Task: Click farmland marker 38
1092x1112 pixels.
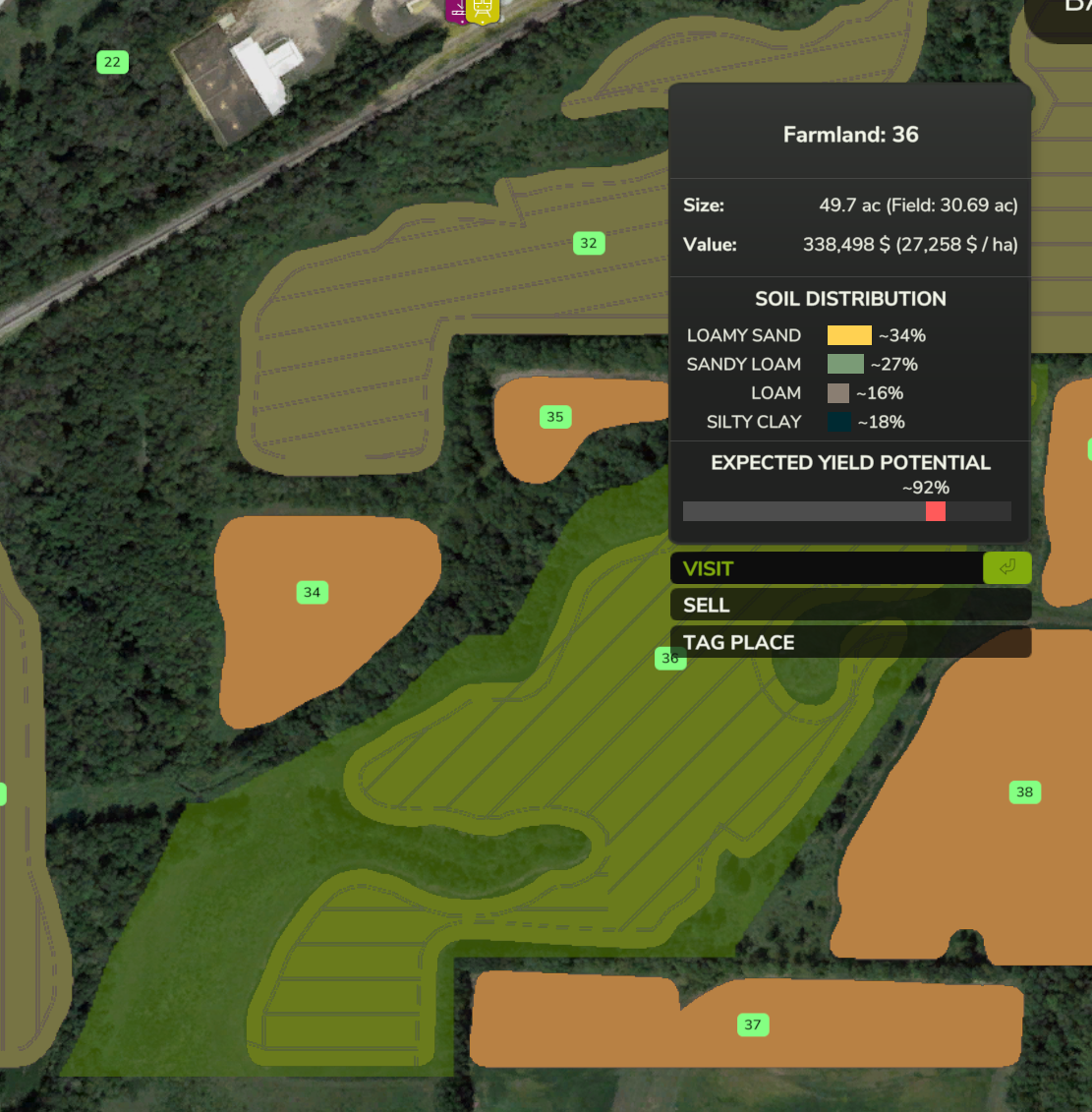Action: tap(1025, 791)
